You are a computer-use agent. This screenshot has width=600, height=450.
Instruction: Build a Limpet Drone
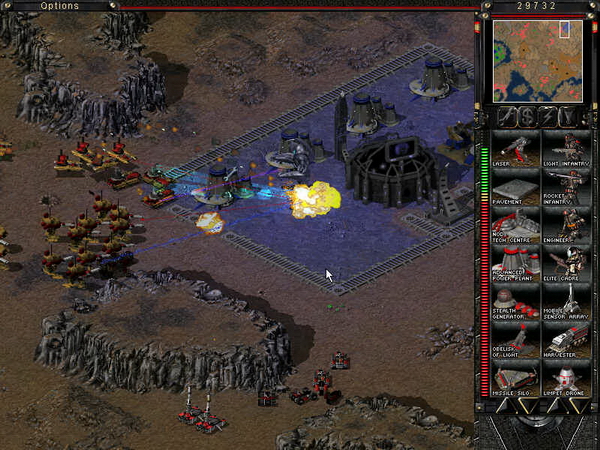[x=565, y=381]
